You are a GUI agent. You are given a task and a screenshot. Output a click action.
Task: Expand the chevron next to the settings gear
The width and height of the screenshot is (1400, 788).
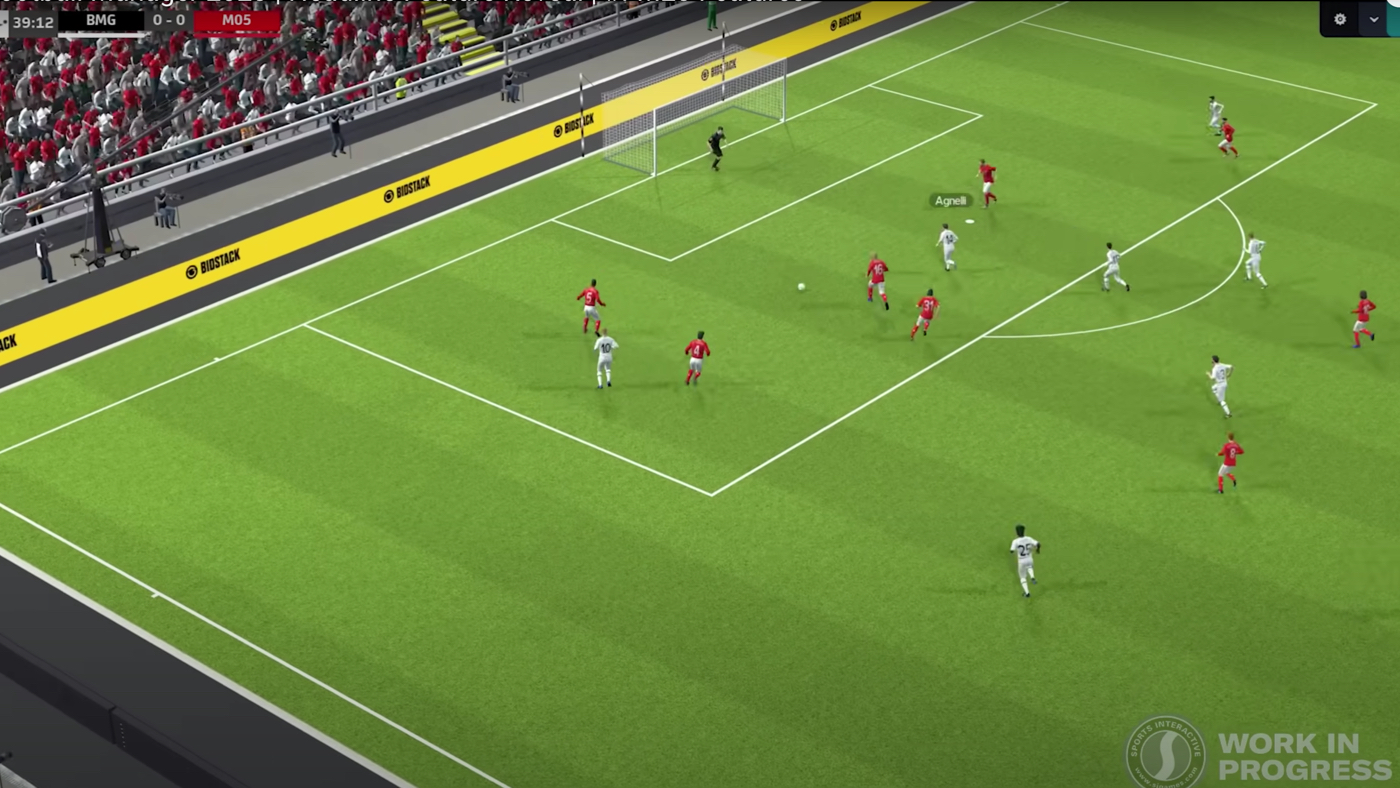1372,19
